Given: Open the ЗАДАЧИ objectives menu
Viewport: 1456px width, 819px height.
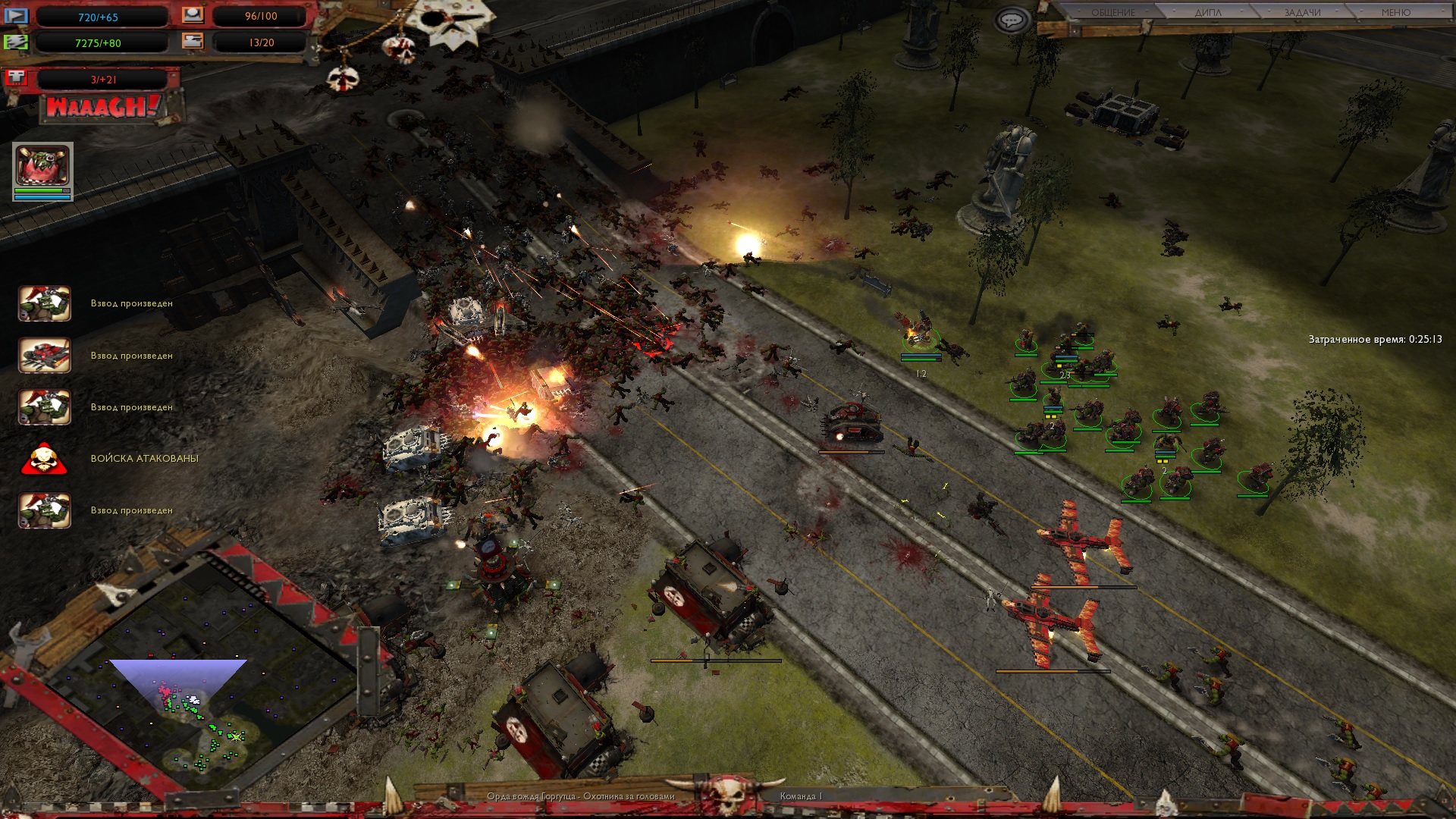Looking at the screenshot, I should point(1302,12).
